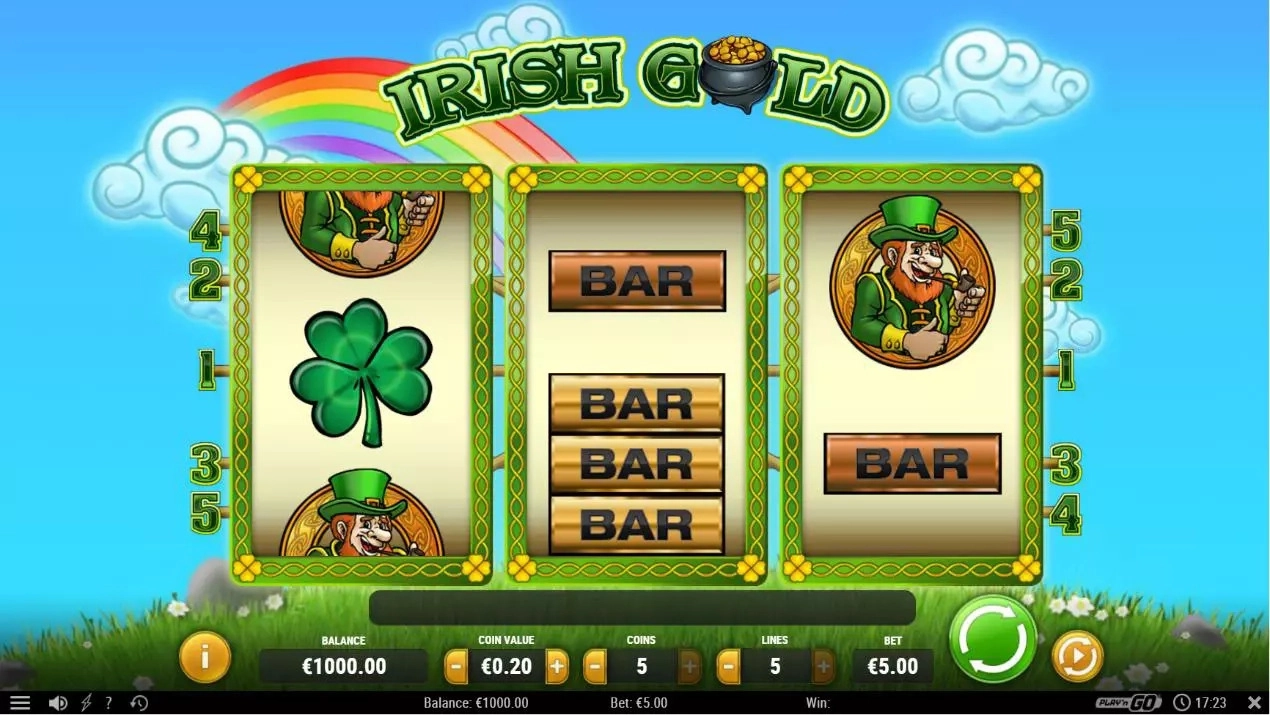
Task: Toggle the sound speaker icon
Action: coord(58,703)
